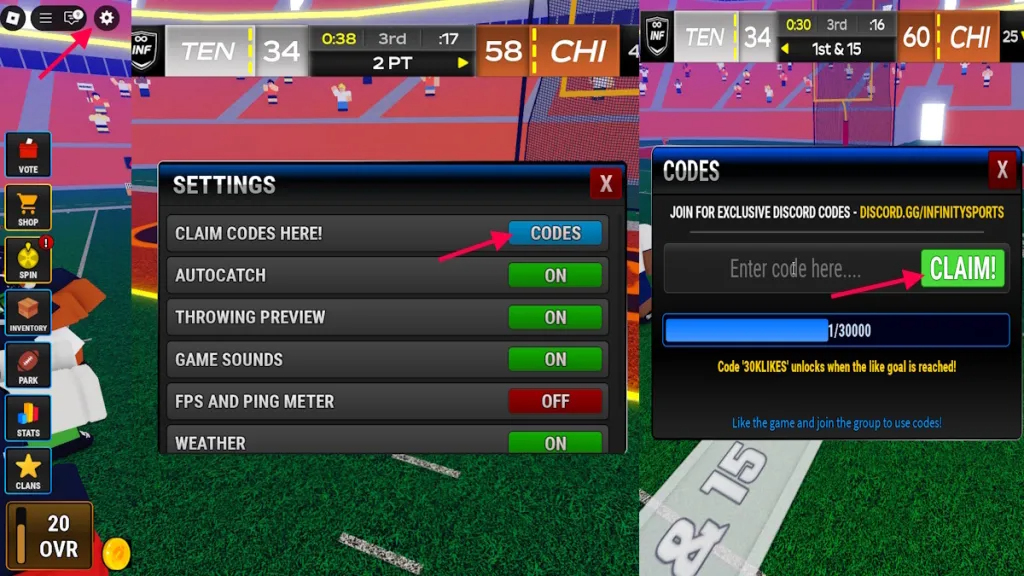Toggle Throwing Preview off
Image resolution: width=1024 pixels, height=576 pixels.
pyautogui.click(x=555, y=317)
